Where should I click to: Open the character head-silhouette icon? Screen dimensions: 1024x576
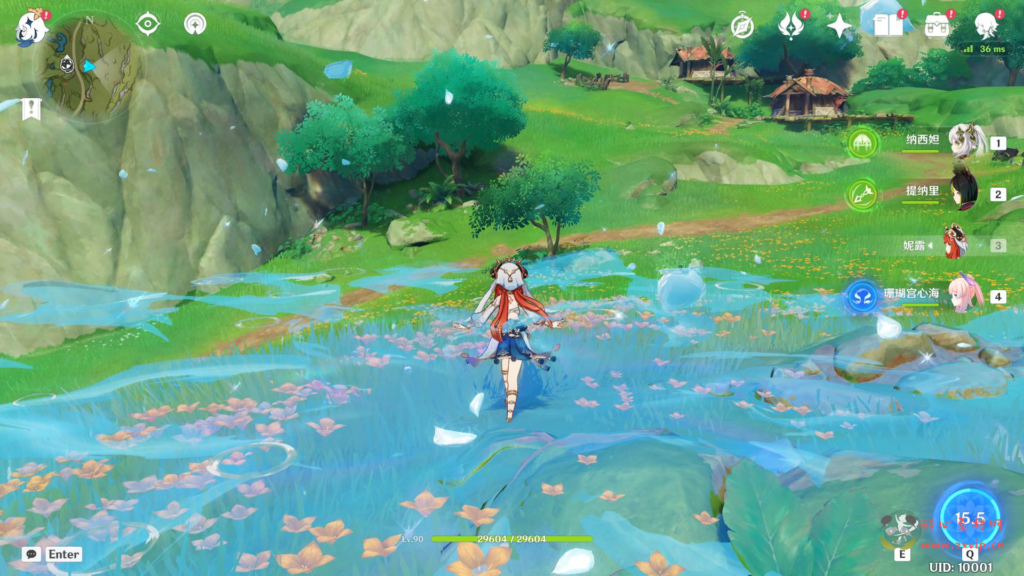986,25
